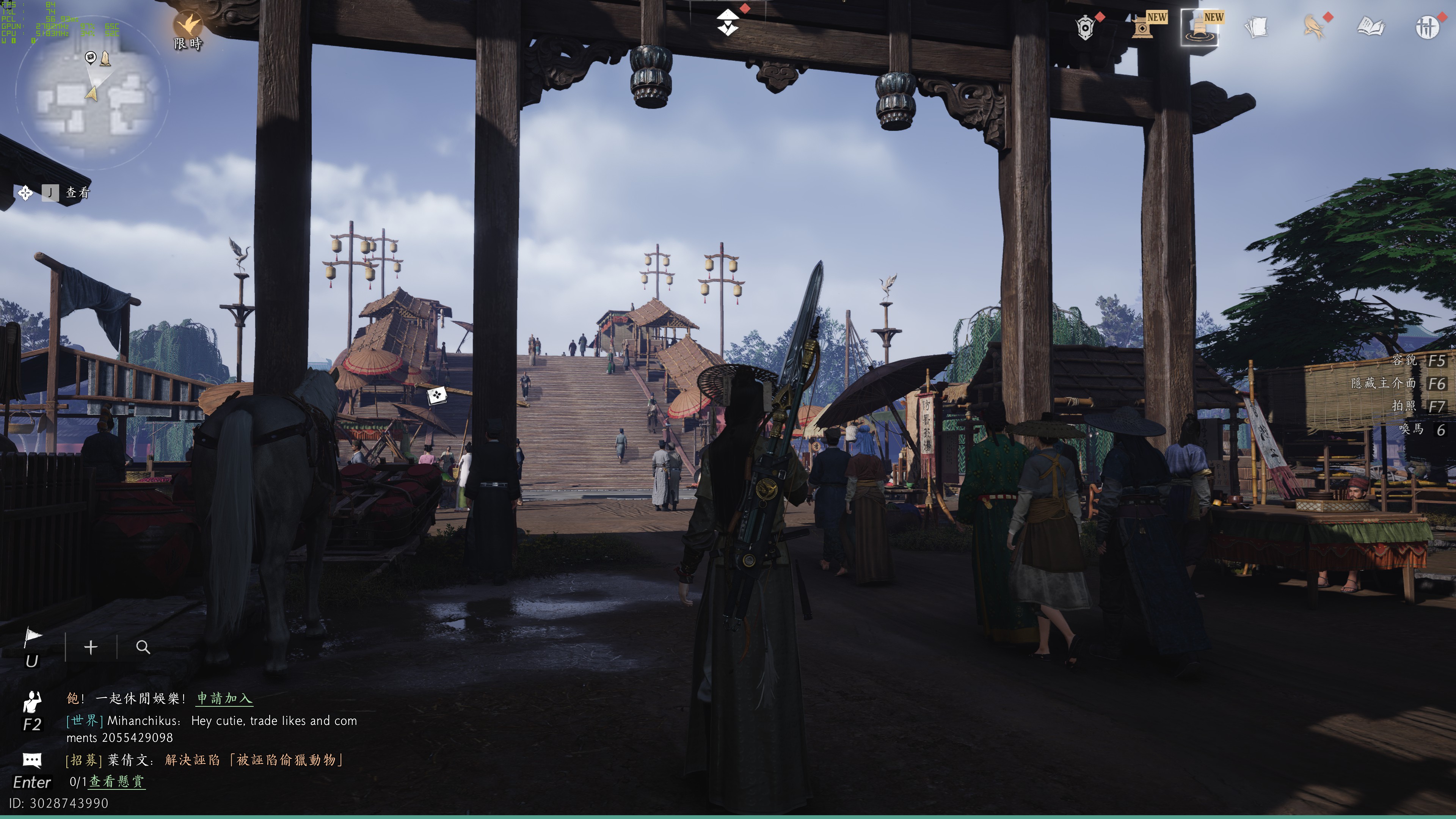Click the white quest marker in the scene

tap(436, 395)
